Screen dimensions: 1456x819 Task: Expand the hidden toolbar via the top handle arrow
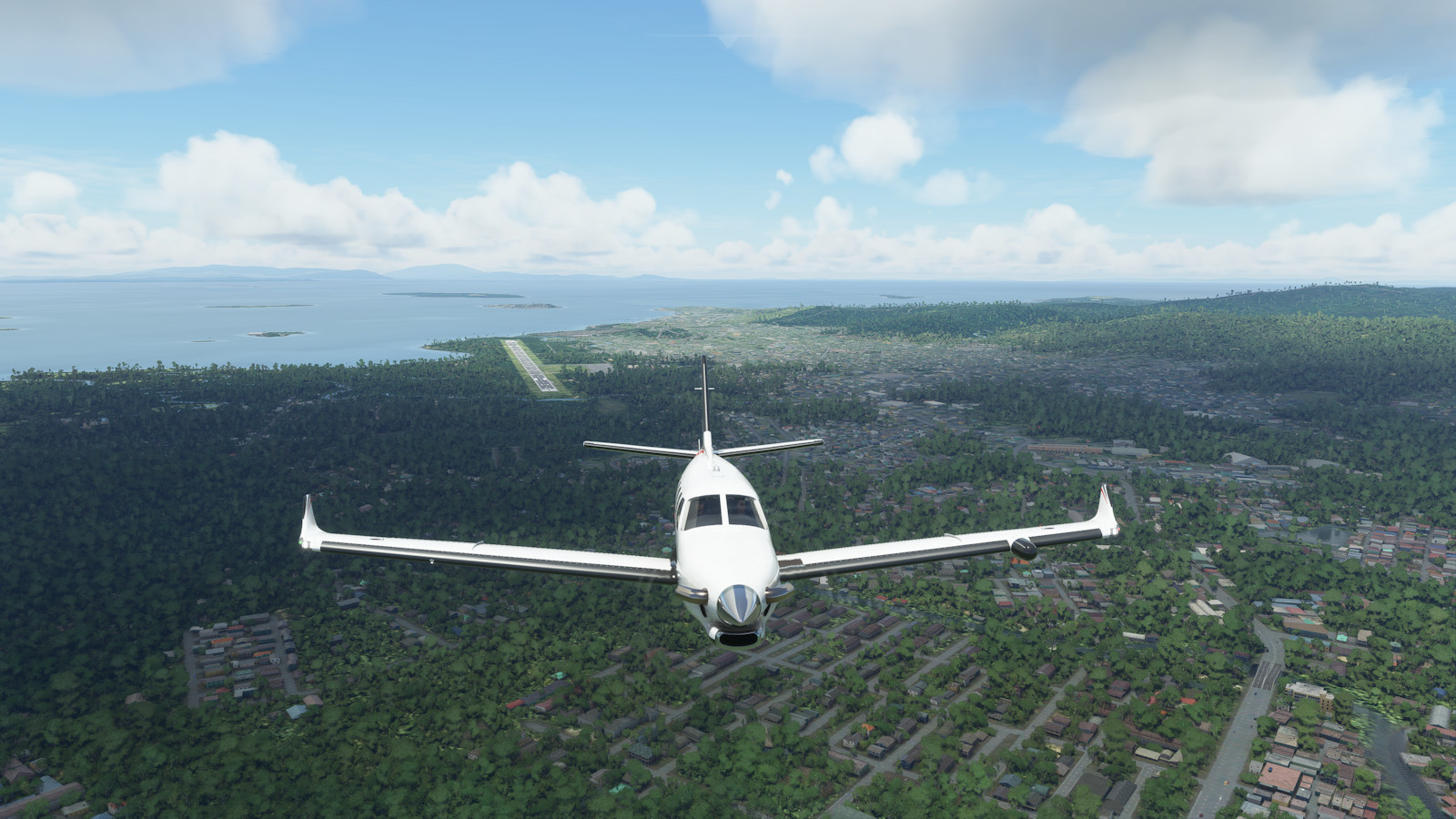pos(728,38)
